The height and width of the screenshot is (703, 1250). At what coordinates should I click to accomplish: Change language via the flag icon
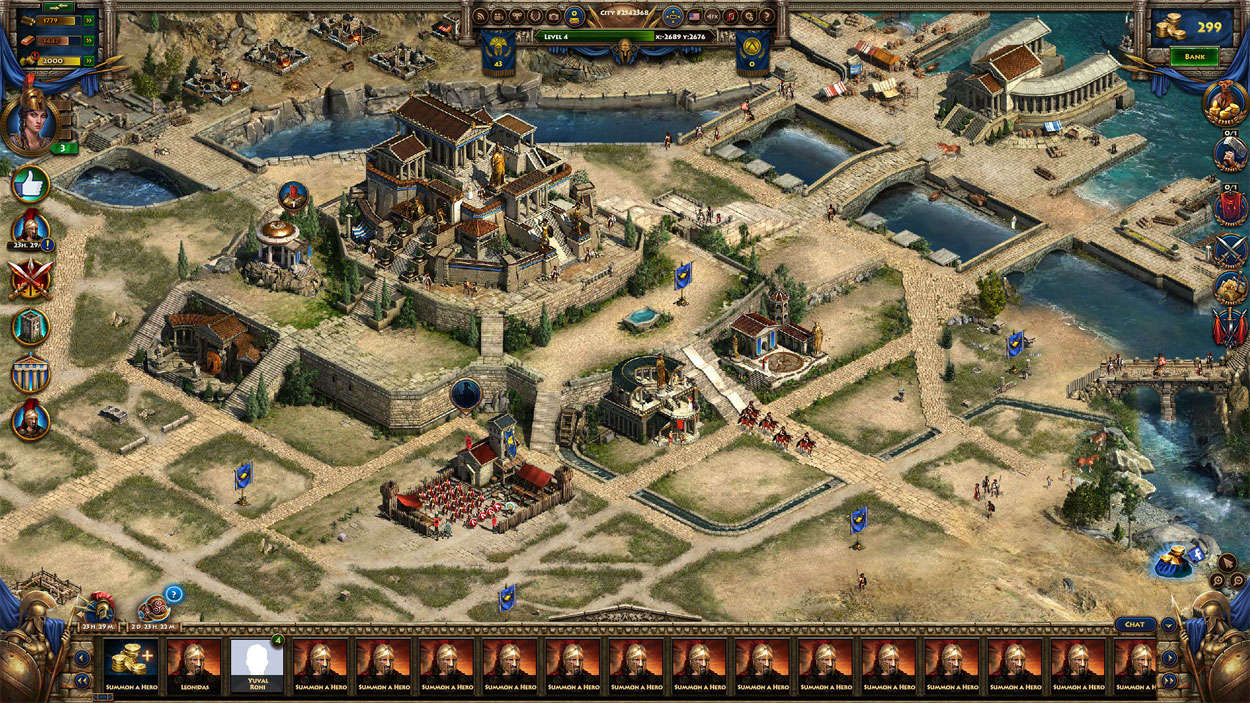coord(694,16)
